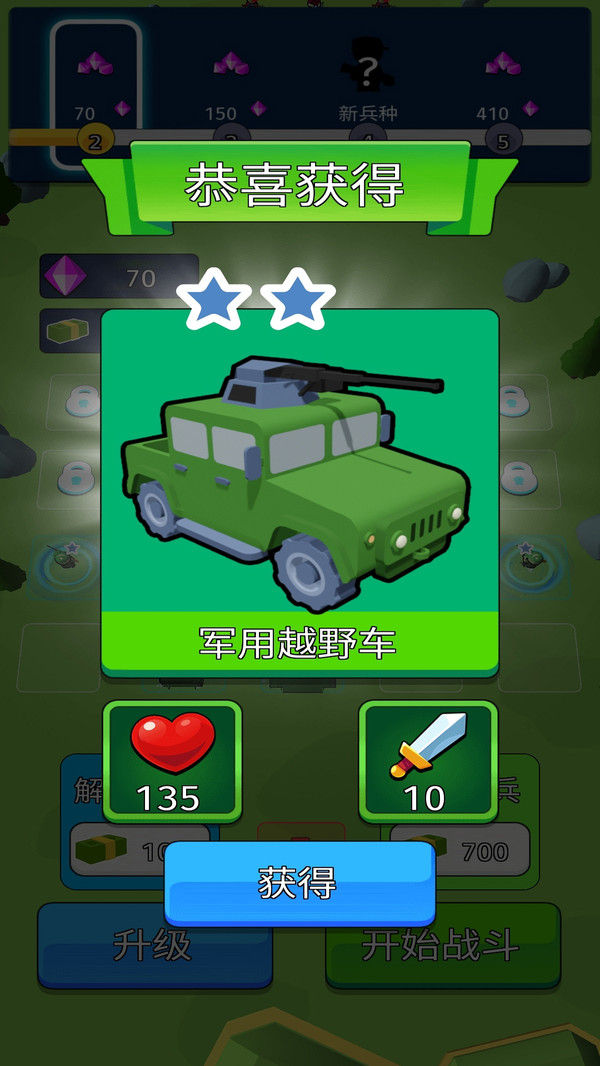Select the 军用越野车 vehicle card

(299, 490)
